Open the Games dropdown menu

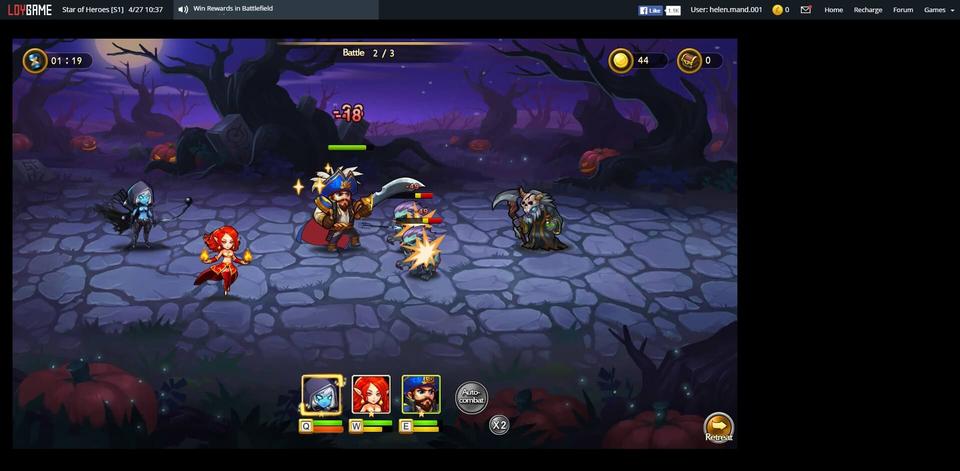(x=937, y=10)
